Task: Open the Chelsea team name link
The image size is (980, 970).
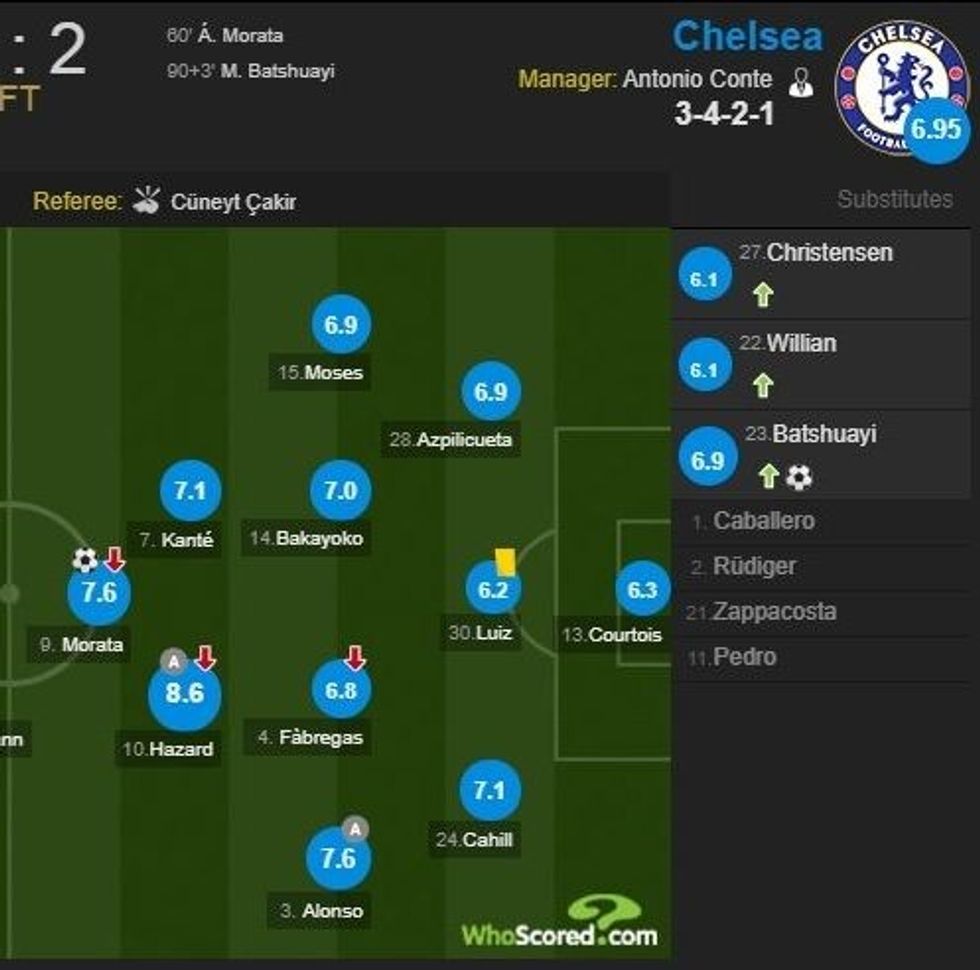Action: point(747,37)
